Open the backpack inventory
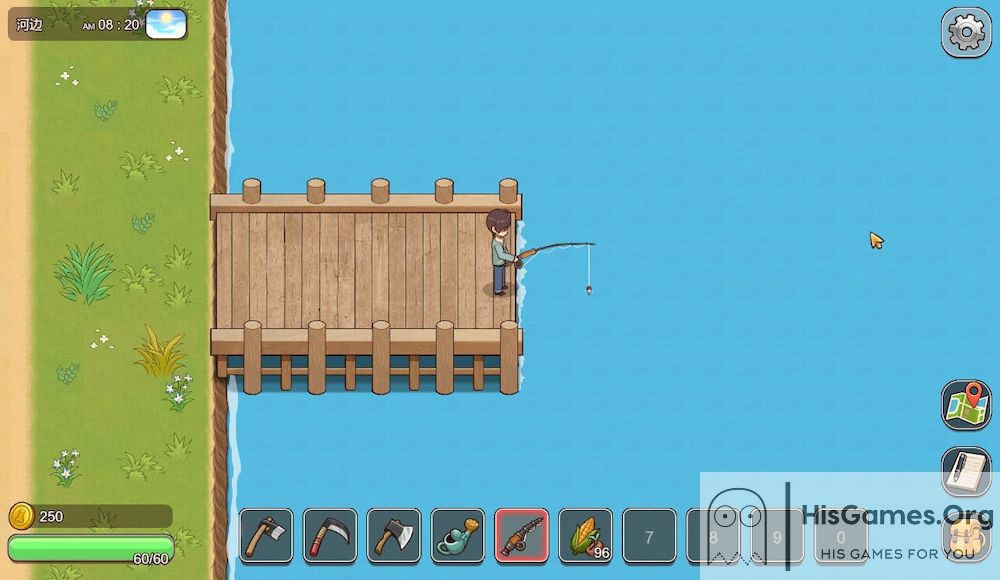Image resolution: width=1000 pixels, height=580 pixels. pos(966,540)
